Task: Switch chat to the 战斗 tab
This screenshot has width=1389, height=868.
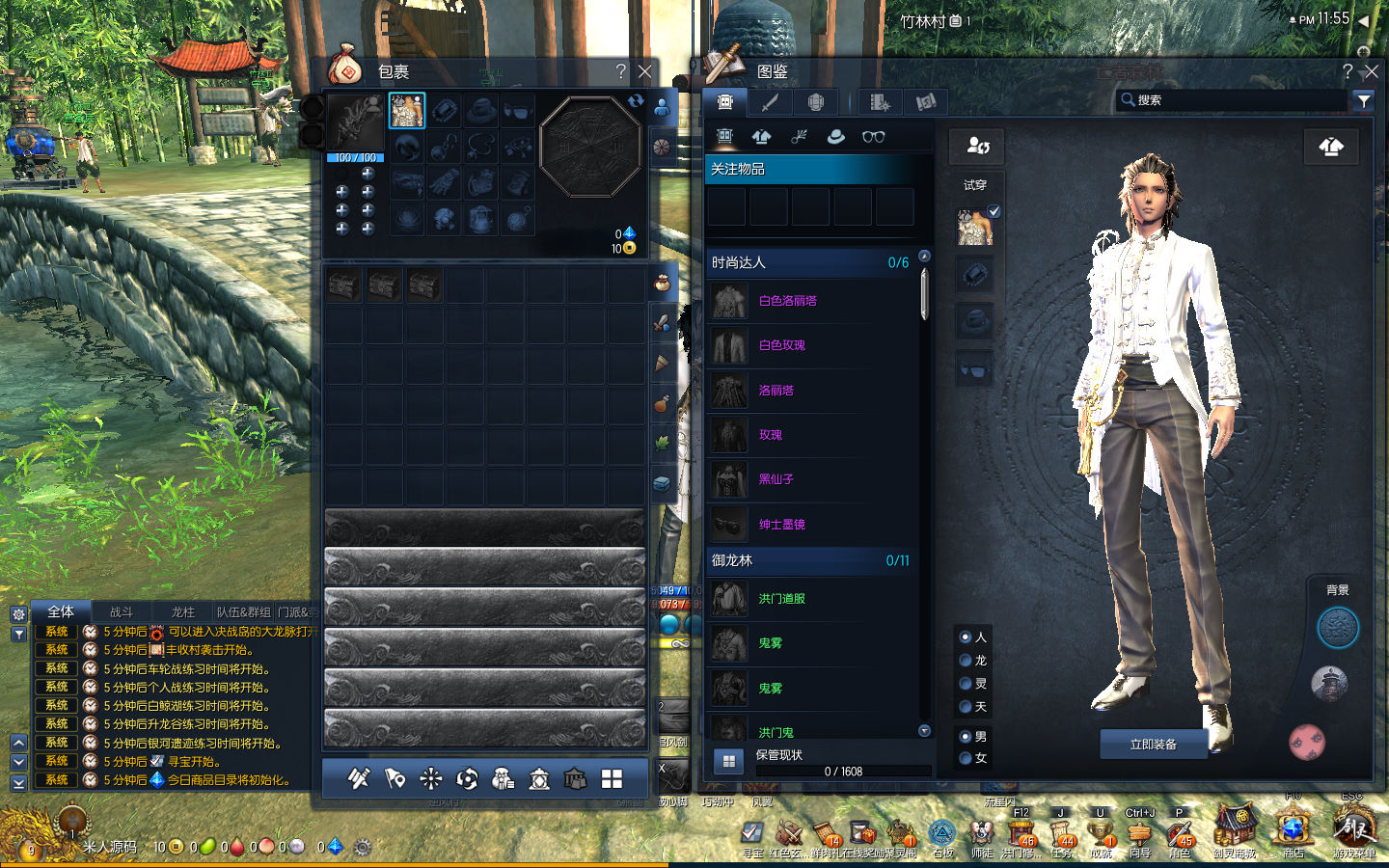Action: click(122, 612)
